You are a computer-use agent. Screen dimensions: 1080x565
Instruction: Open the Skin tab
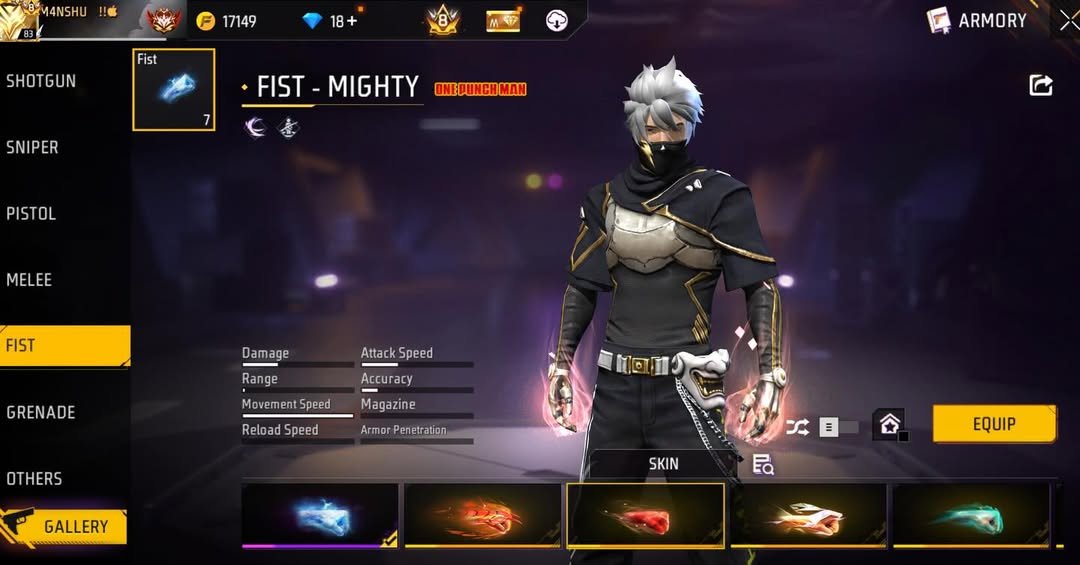coord(663,464)
